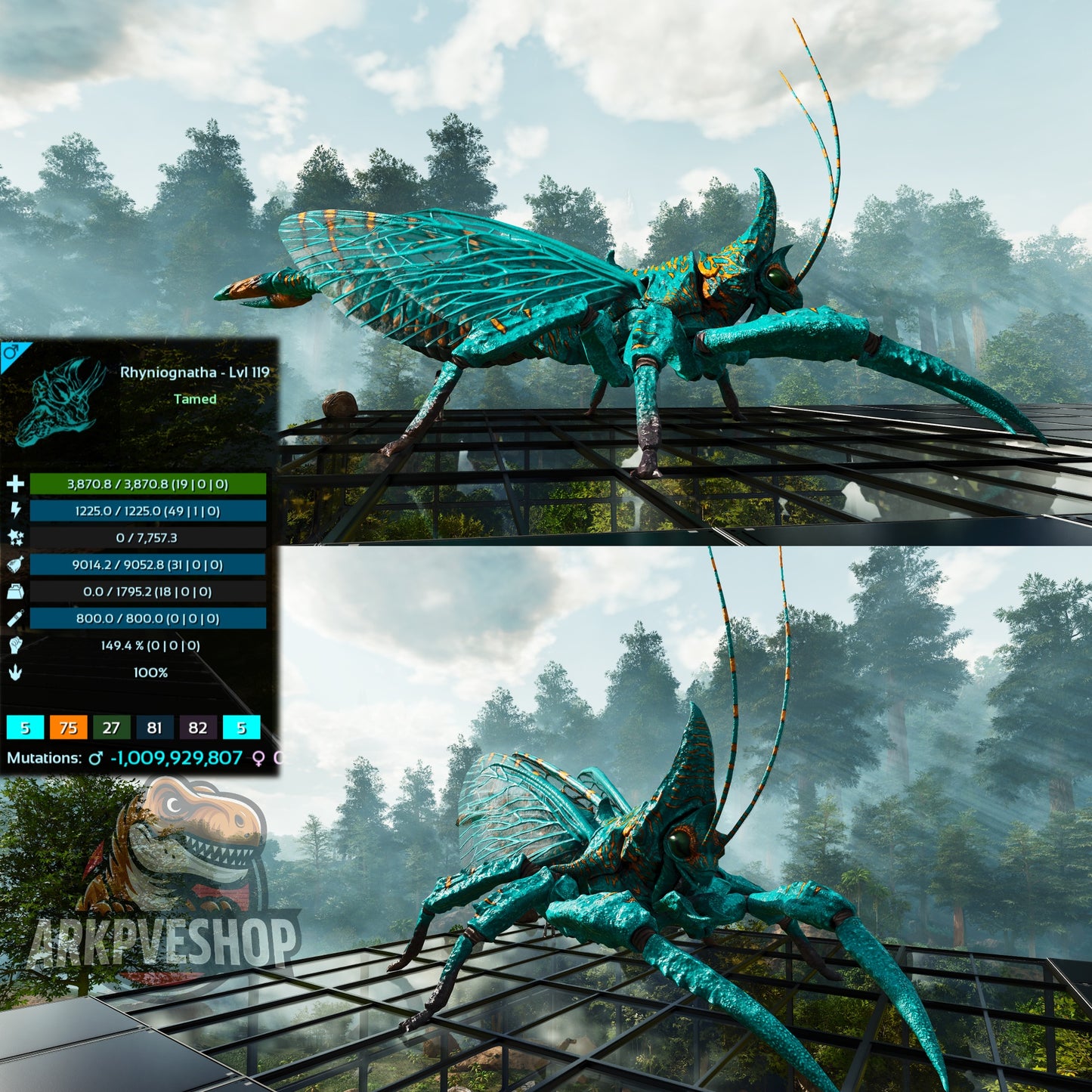The width and height of the screenshot is (1092, 1092).
Task: Click the male gender icon in panel corner
Action: [x=11, y=352]
